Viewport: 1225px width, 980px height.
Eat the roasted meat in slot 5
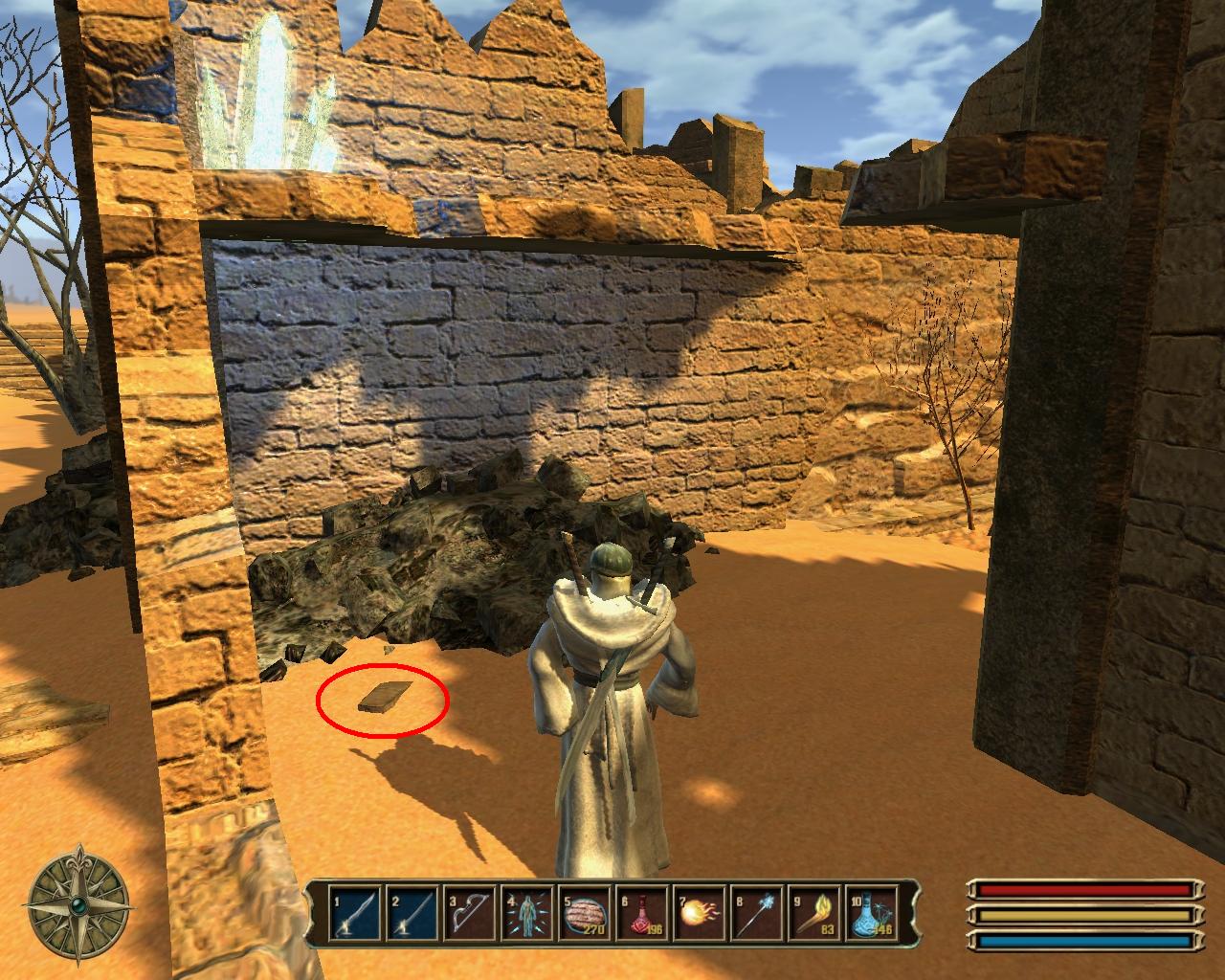click(x=583, y=913)
